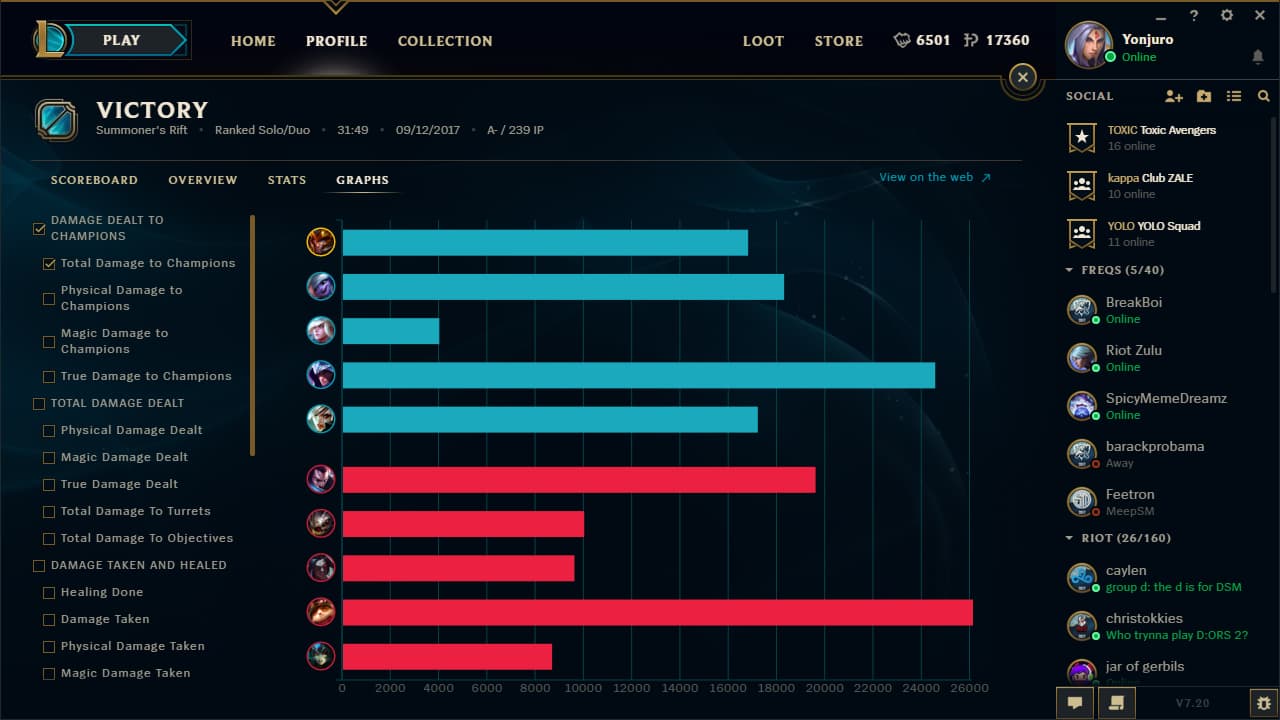The image size is (1280, 720).
Task: Open the COLLECTION section
Action: (445, 41)
